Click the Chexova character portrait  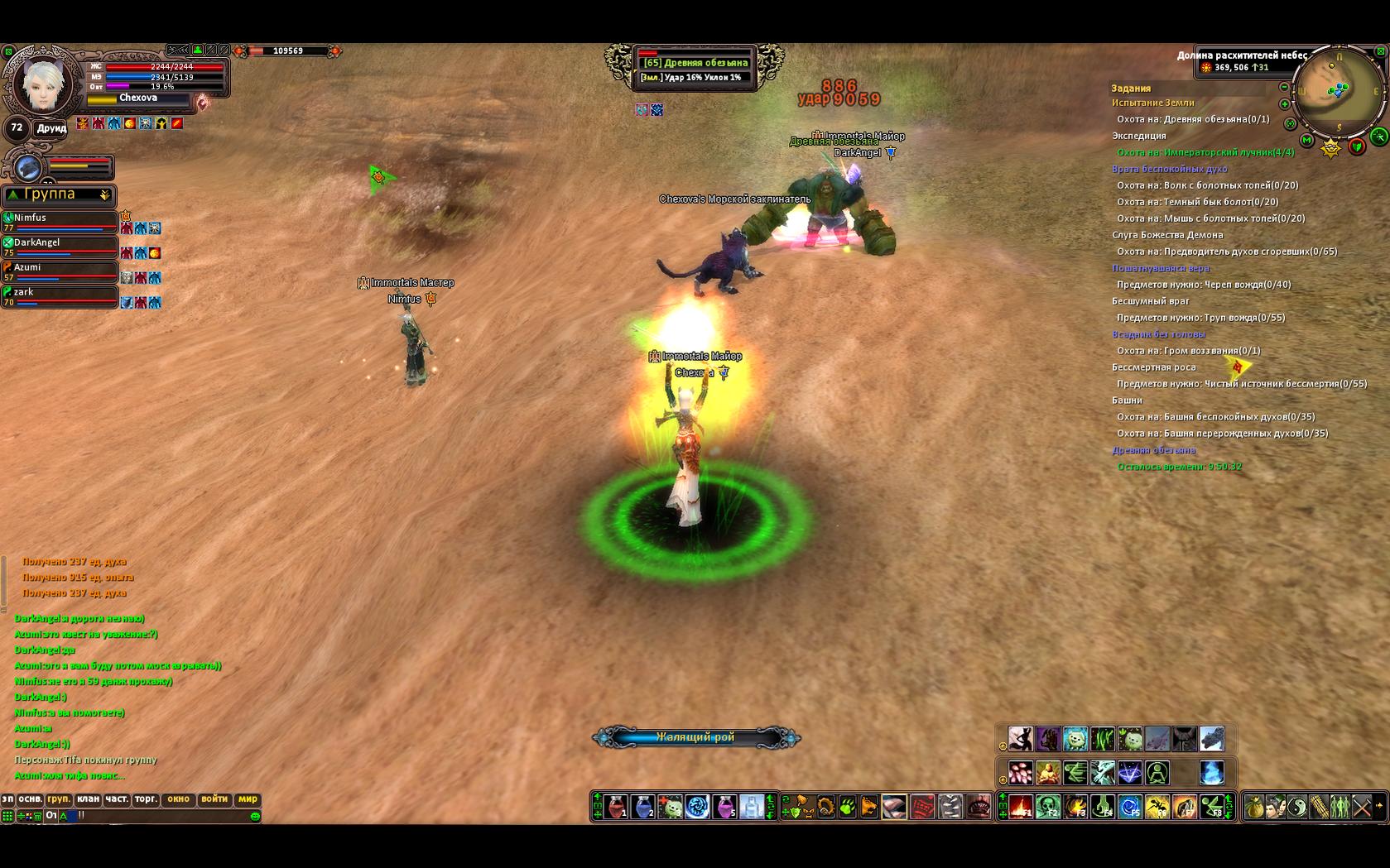(x=43, y=83)
